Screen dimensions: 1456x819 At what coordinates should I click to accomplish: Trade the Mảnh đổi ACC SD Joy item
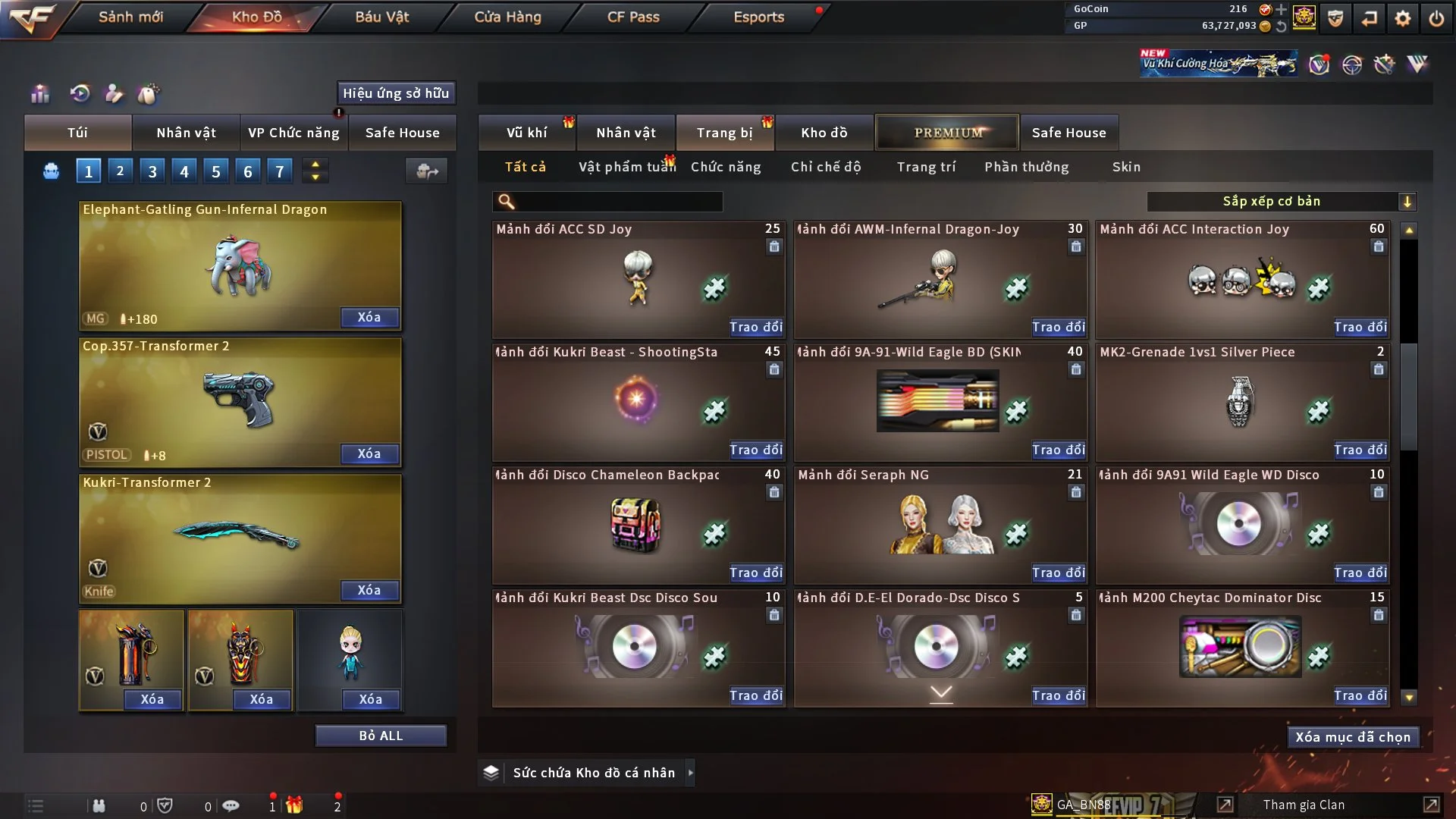tap(755, 327)
